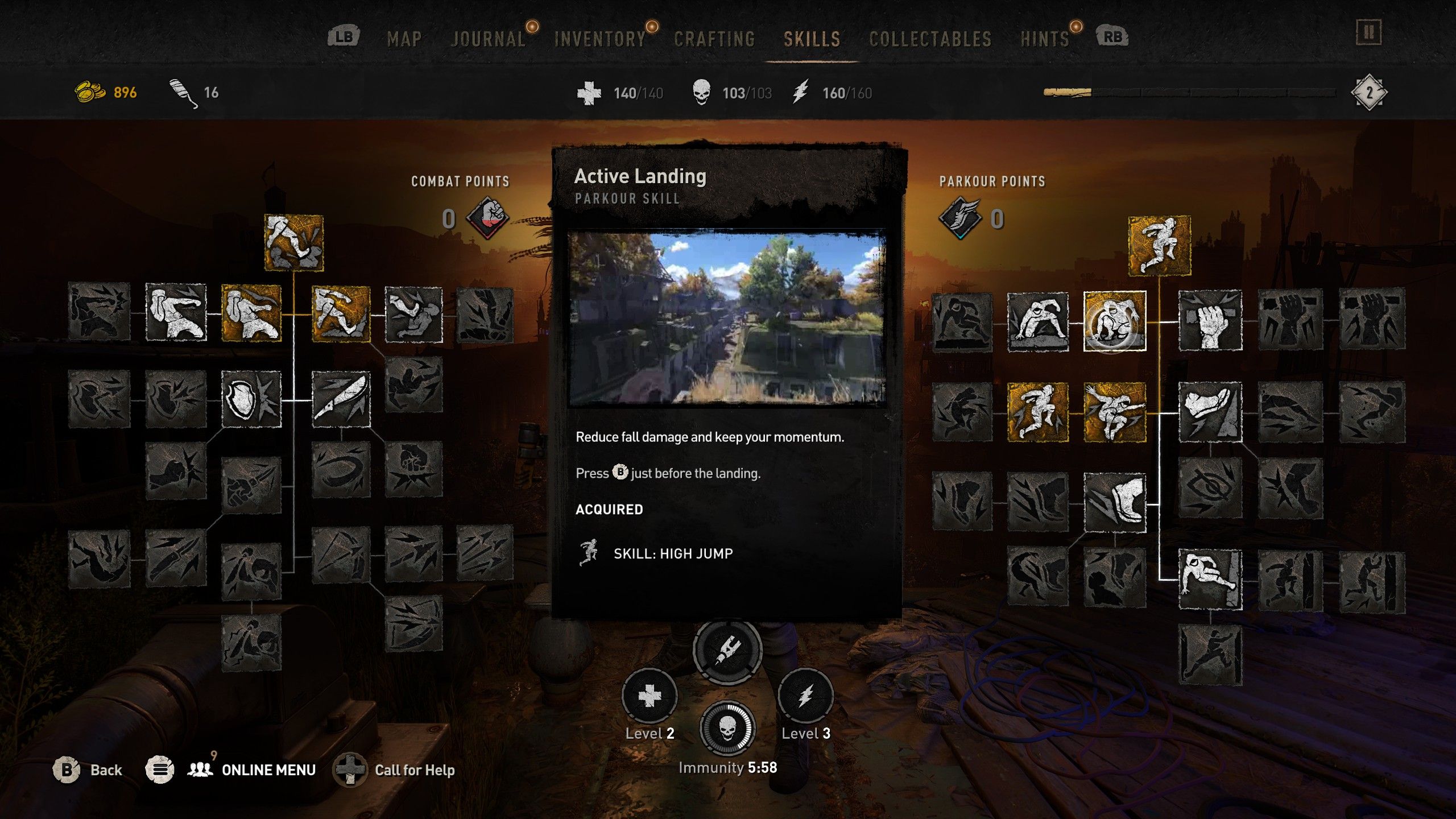Select the shield block combat skill icon
Image resolution: width=1456 pixels, height=819 pixels.
[x=251, y=399]
